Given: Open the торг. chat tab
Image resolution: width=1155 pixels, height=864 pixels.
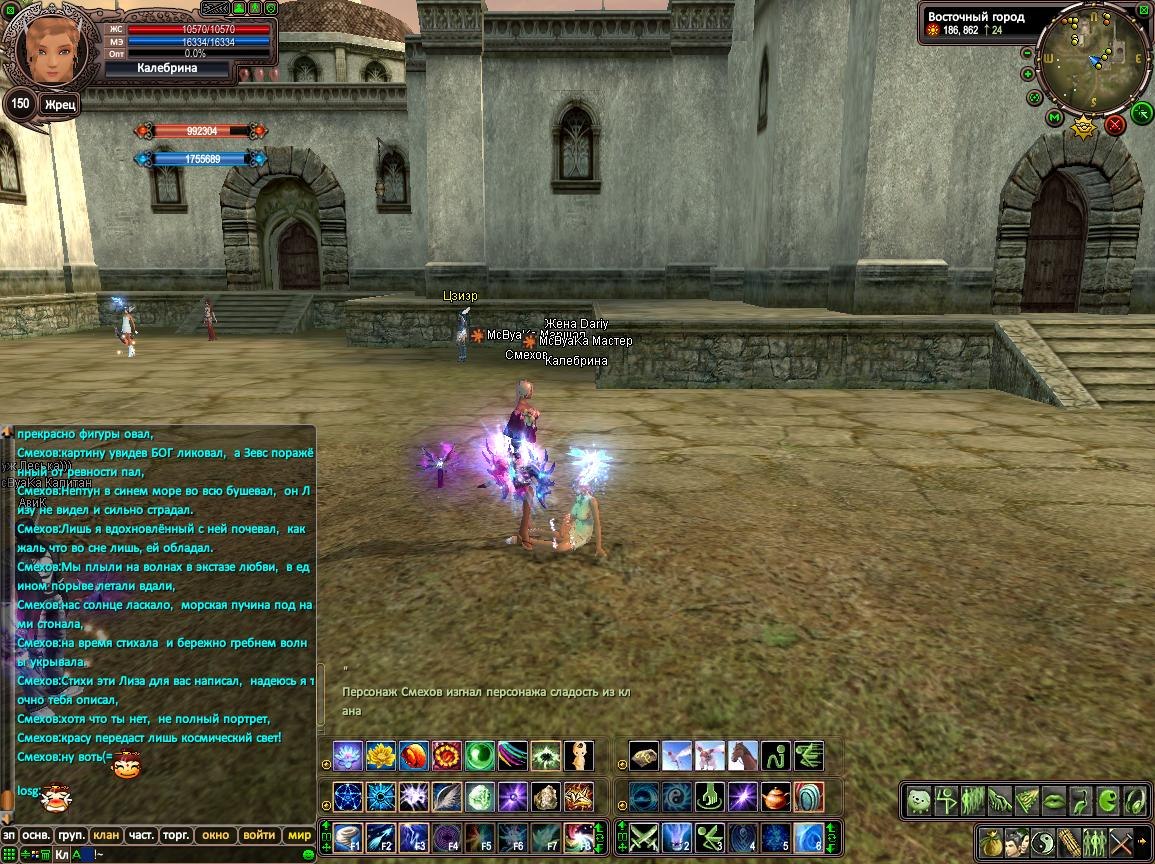Looking at the screenshot, I should click(x=177, y=835).
